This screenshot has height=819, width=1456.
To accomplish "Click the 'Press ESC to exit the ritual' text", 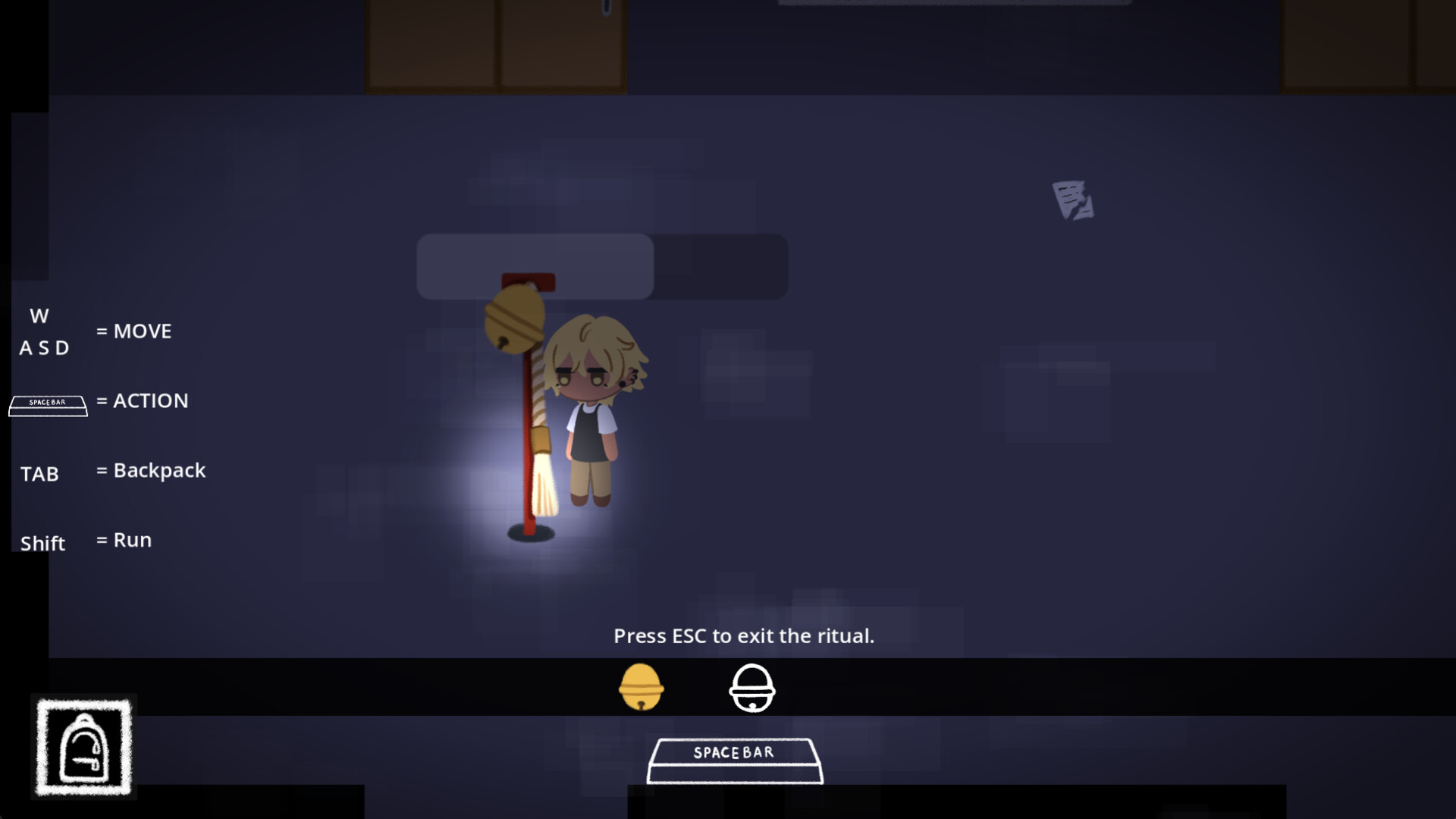I will [x=743, y=636].
